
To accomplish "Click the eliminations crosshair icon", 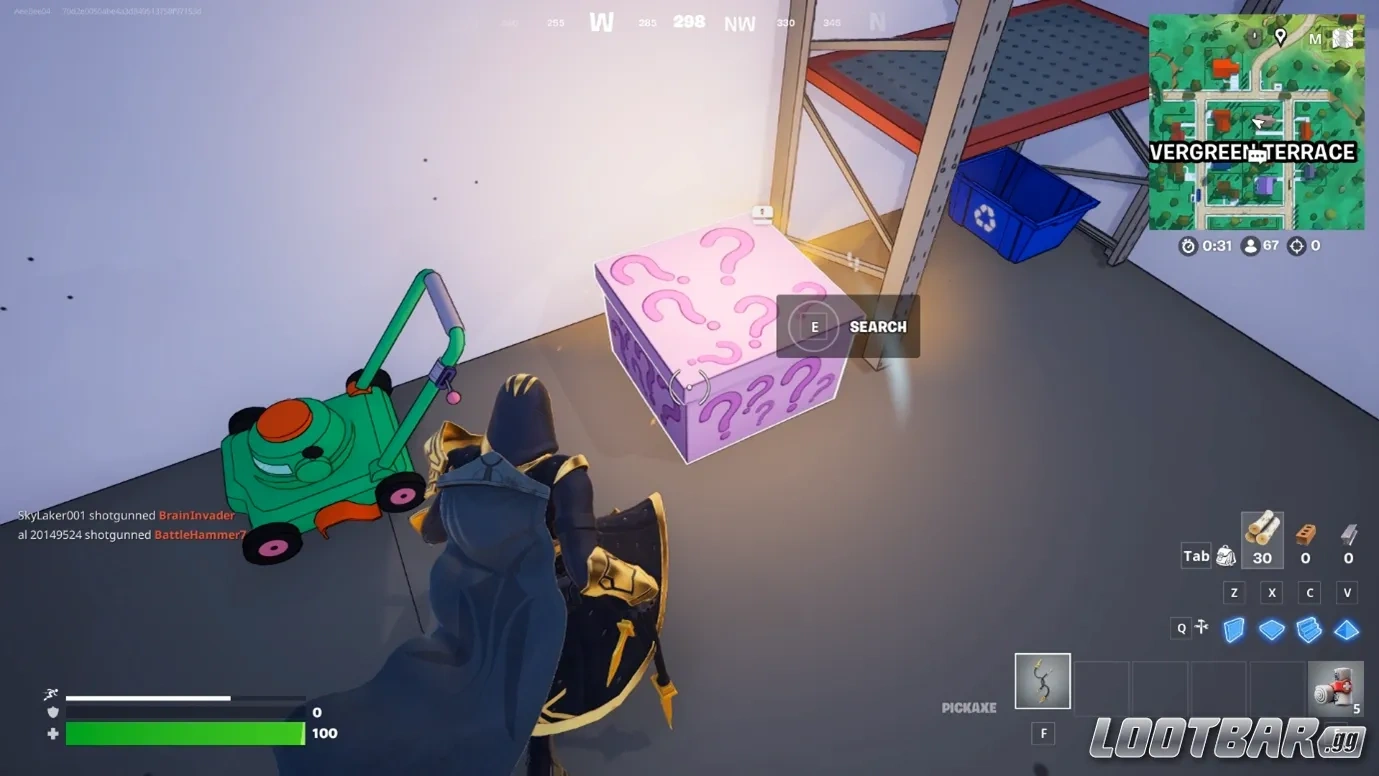I will click(1297, 245).
